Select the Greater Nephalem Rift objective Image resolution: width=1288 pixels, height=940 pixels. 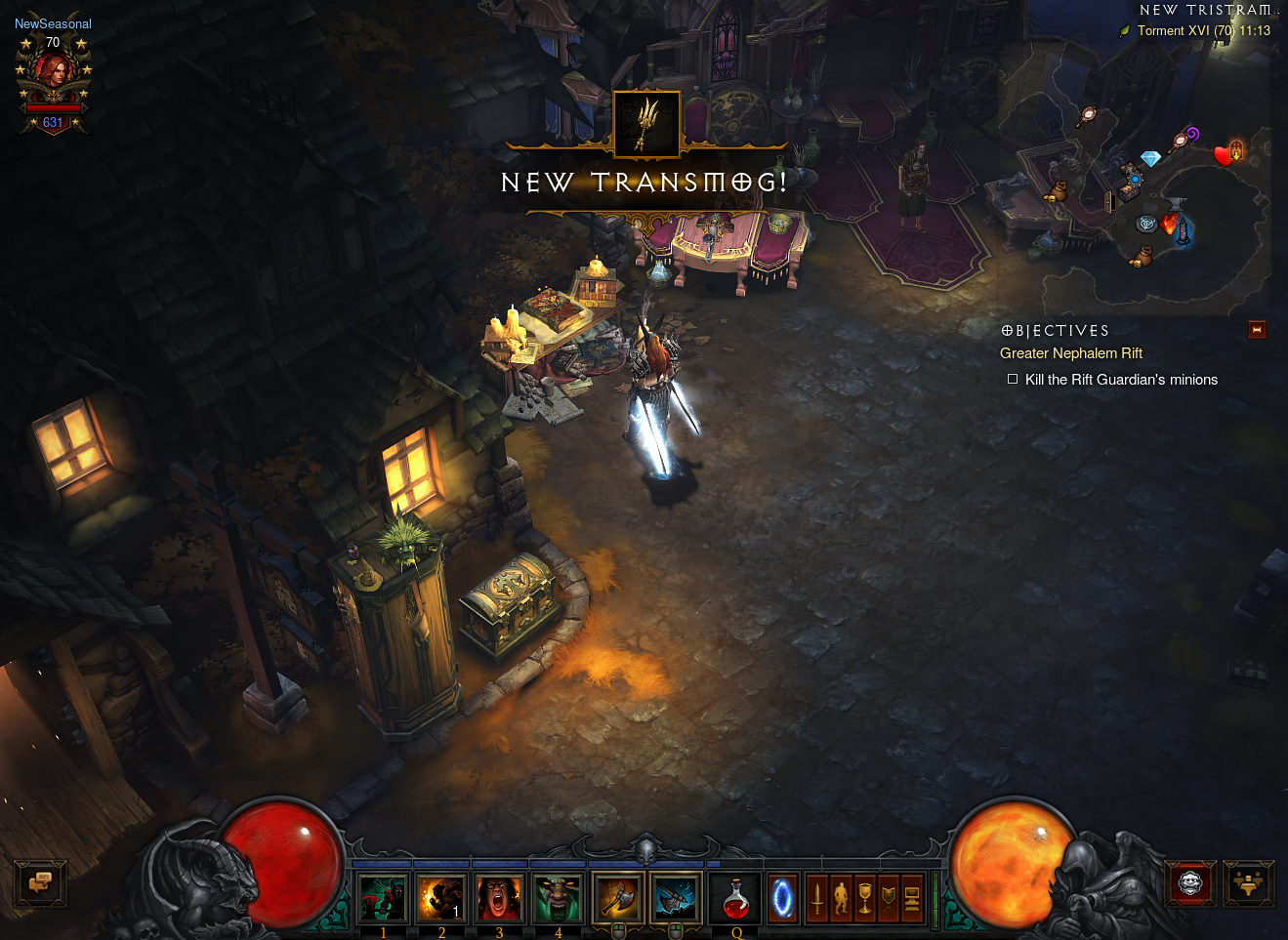(x=1070, y=353)
